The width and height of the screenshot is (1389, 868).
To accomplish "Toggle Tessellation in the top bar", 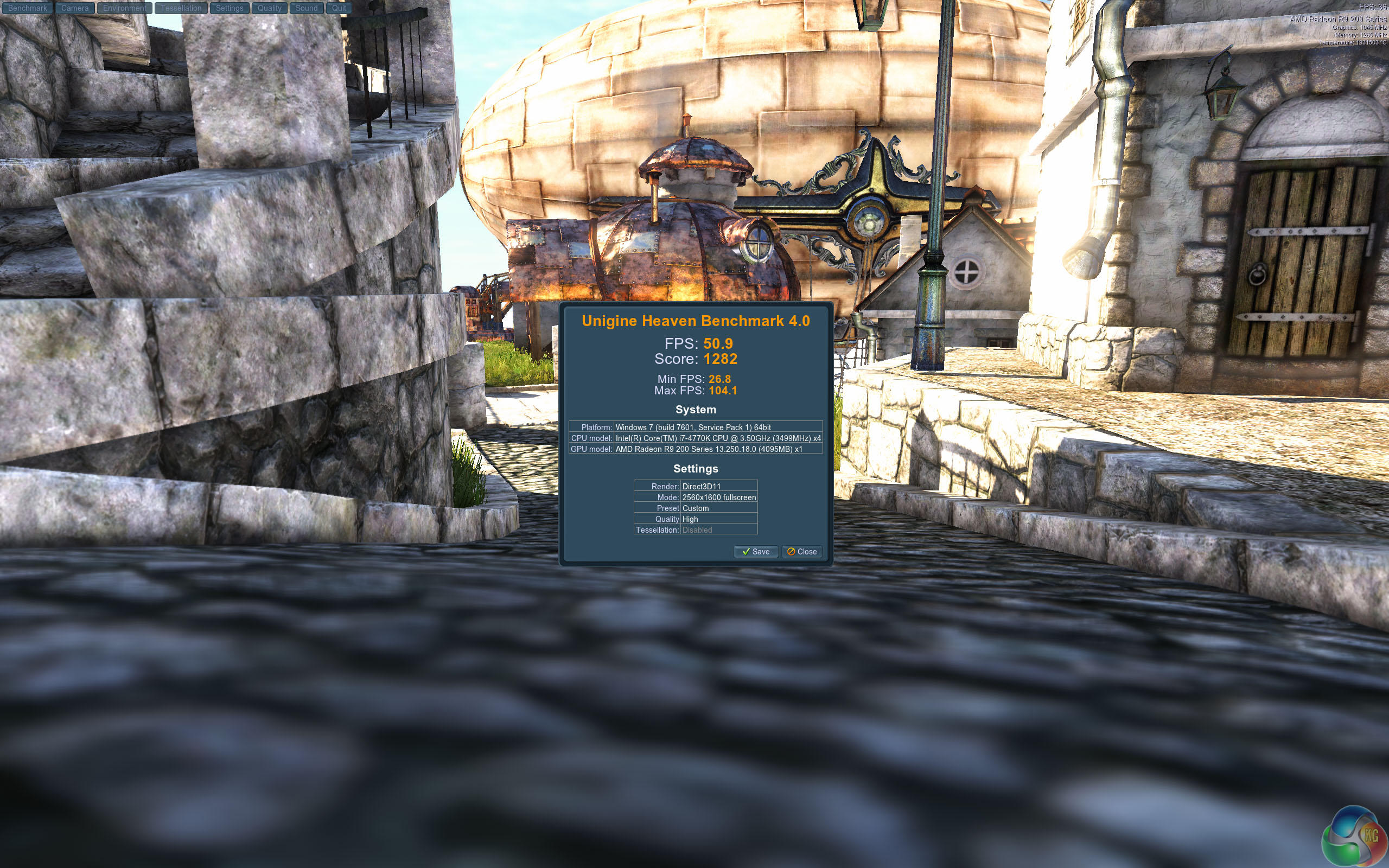I will pos(181,8).
